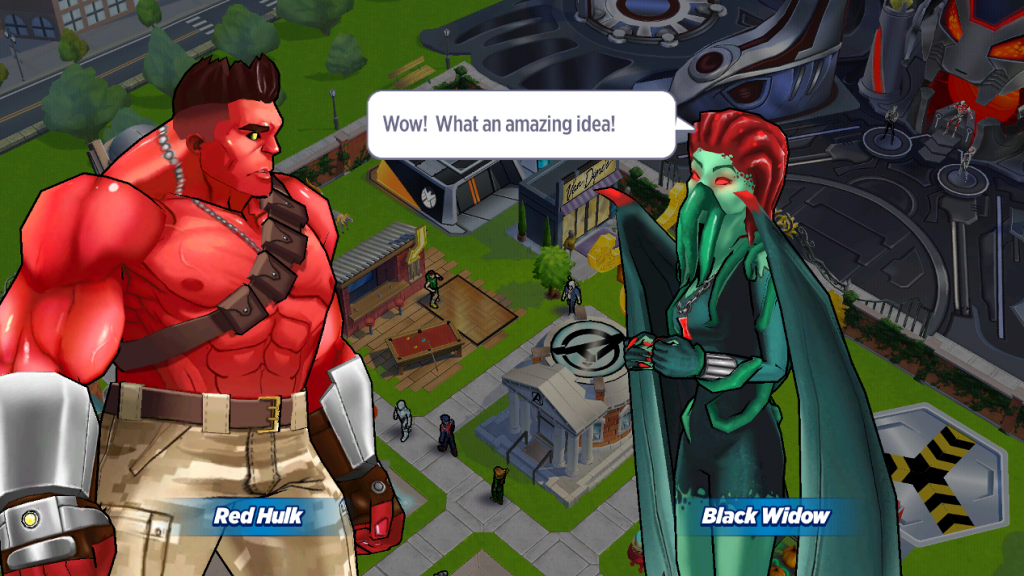The width and height of the screenshot is (1024, 576).
Task: Click the "What an amazing idea!" speech bubble
Action: pyautogui.click(x=521, y=125)
